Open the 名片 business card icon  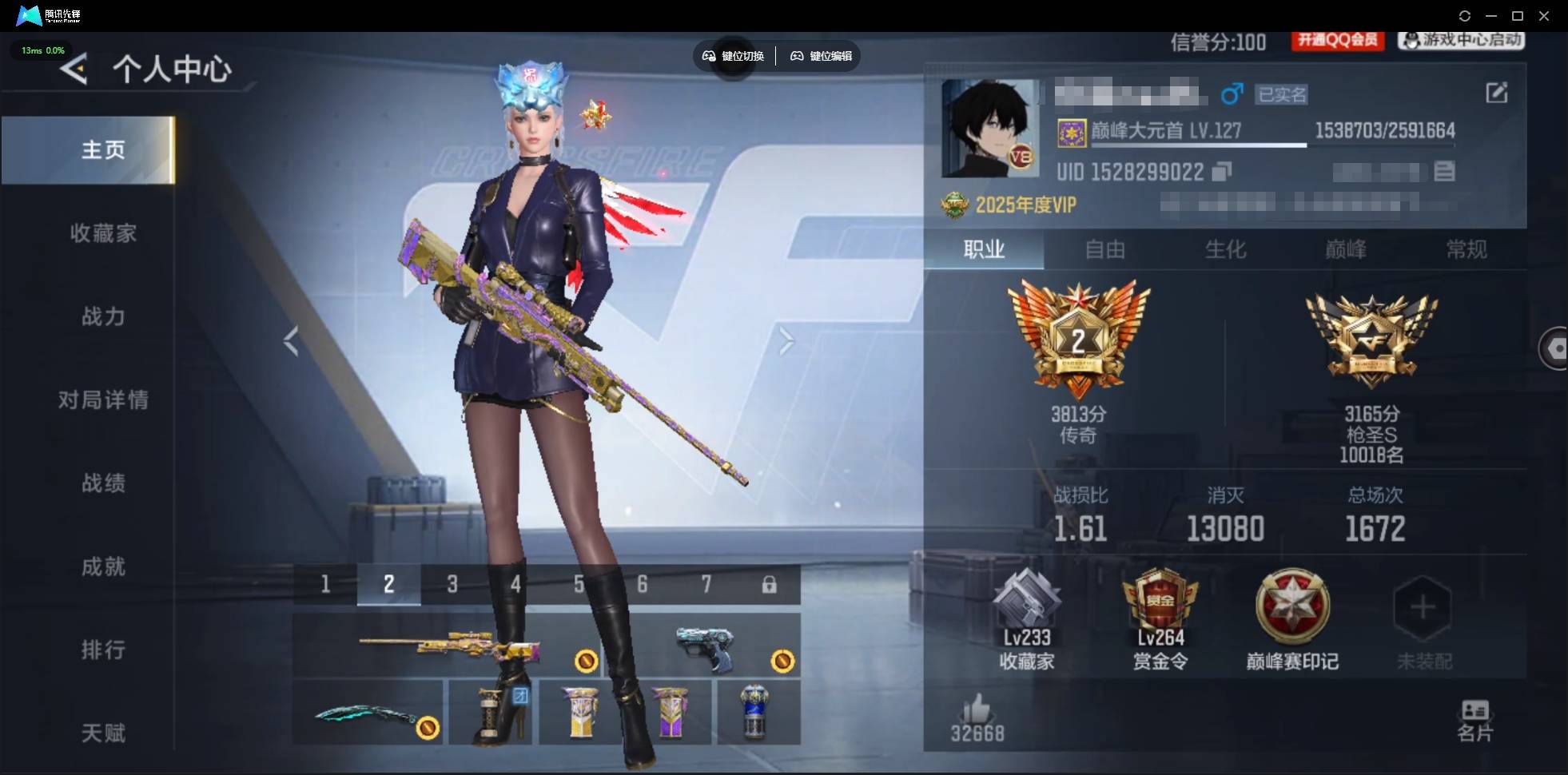(x=1477, y=715)
